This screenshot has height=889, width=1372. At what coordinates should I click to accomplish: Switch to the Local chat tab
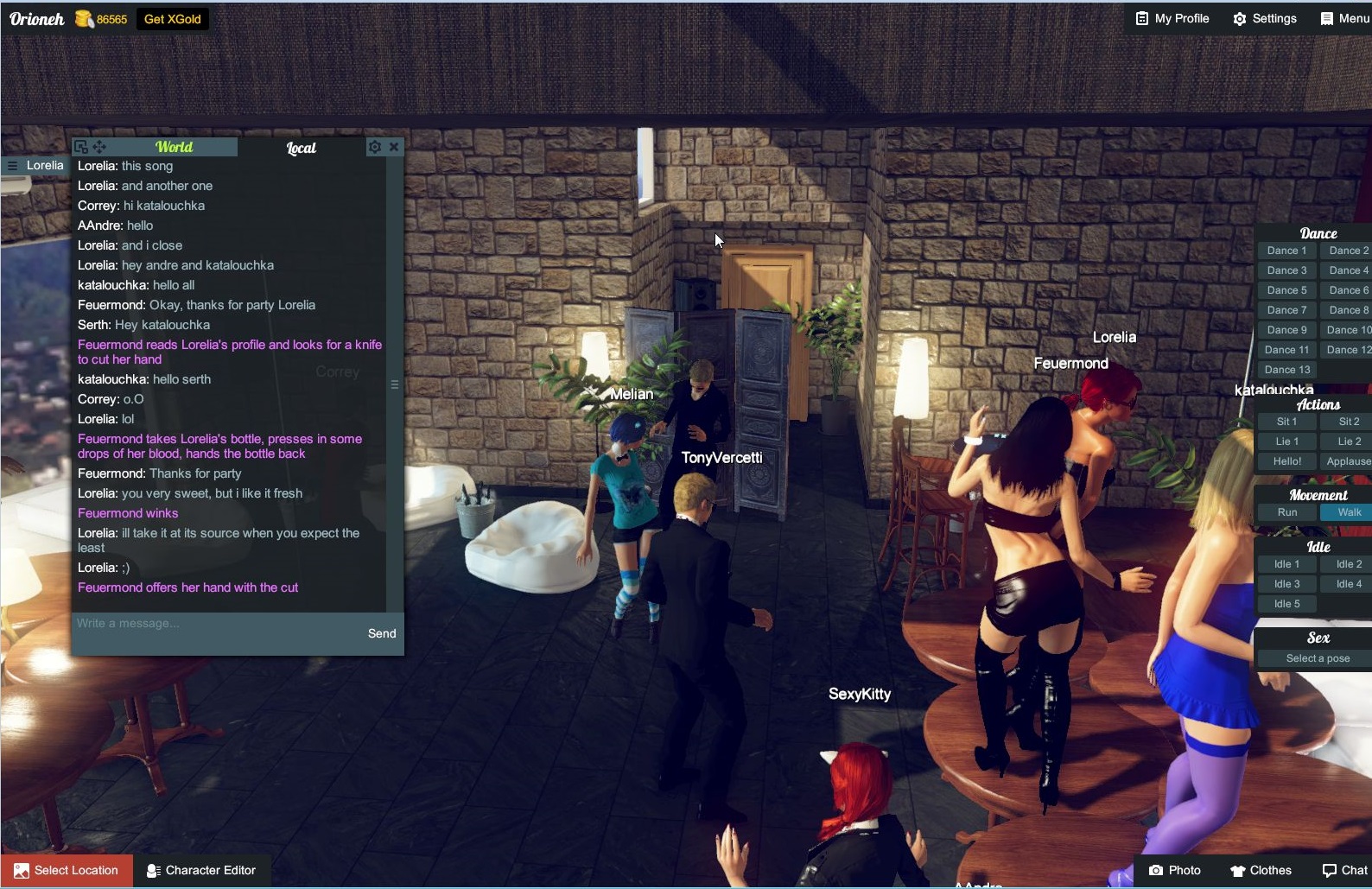click(x=301, y=147)
